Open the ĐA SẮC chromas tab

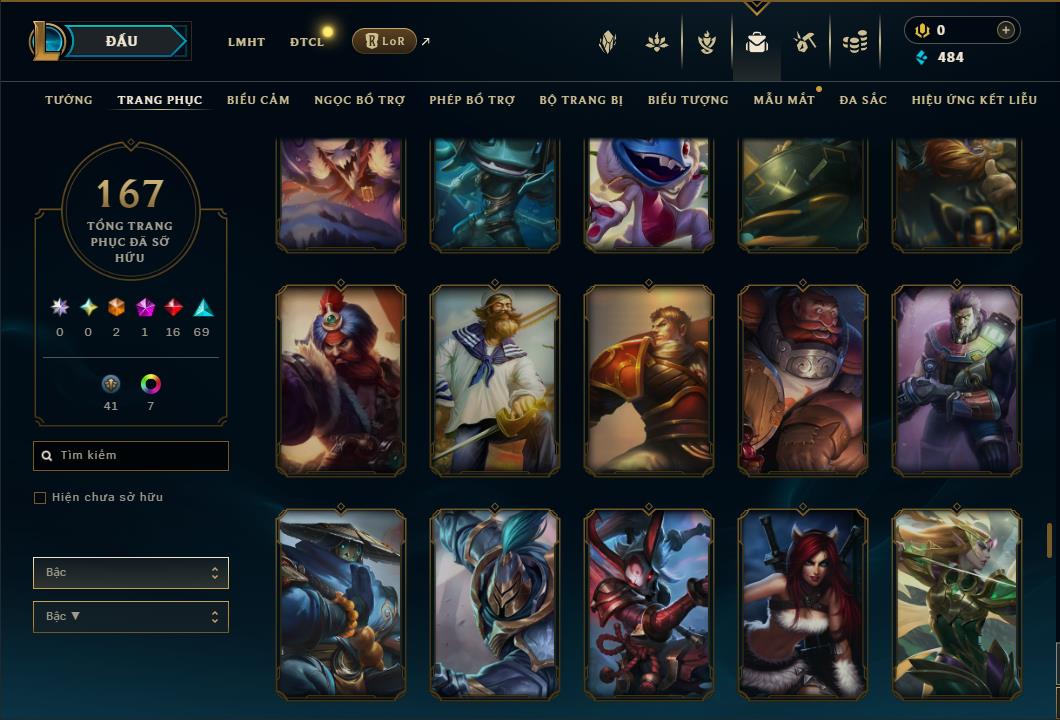tap(863, 100)
